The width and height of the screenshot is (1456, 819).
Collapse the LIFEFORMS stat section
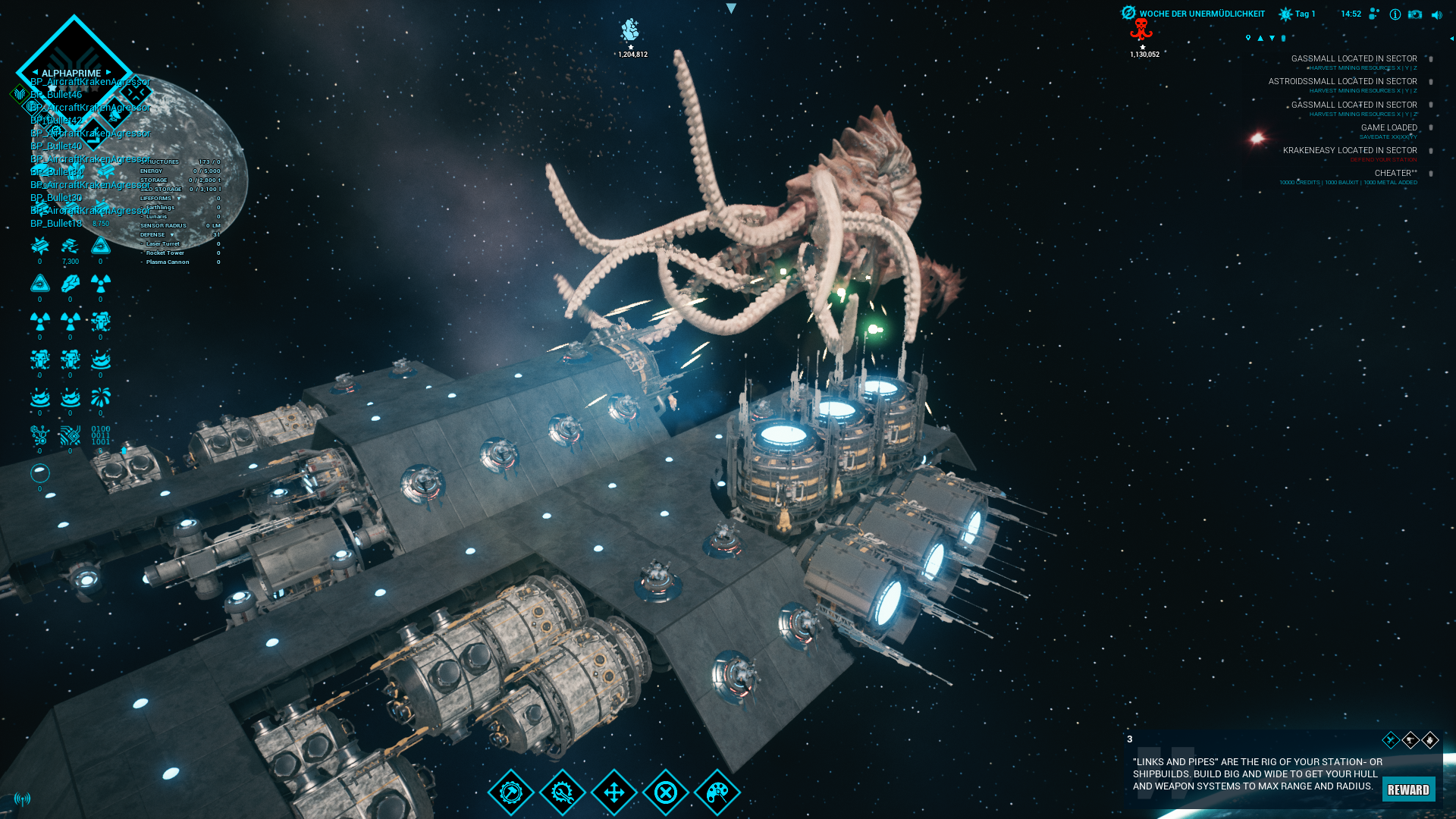click(179, 199)
